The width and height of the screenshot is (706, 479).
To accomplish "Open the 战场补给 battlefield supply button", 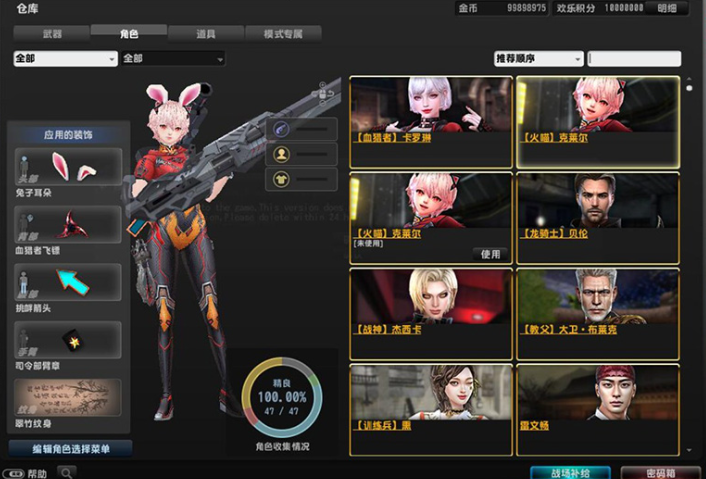I will pyautogui.click(x=570, y=472).
